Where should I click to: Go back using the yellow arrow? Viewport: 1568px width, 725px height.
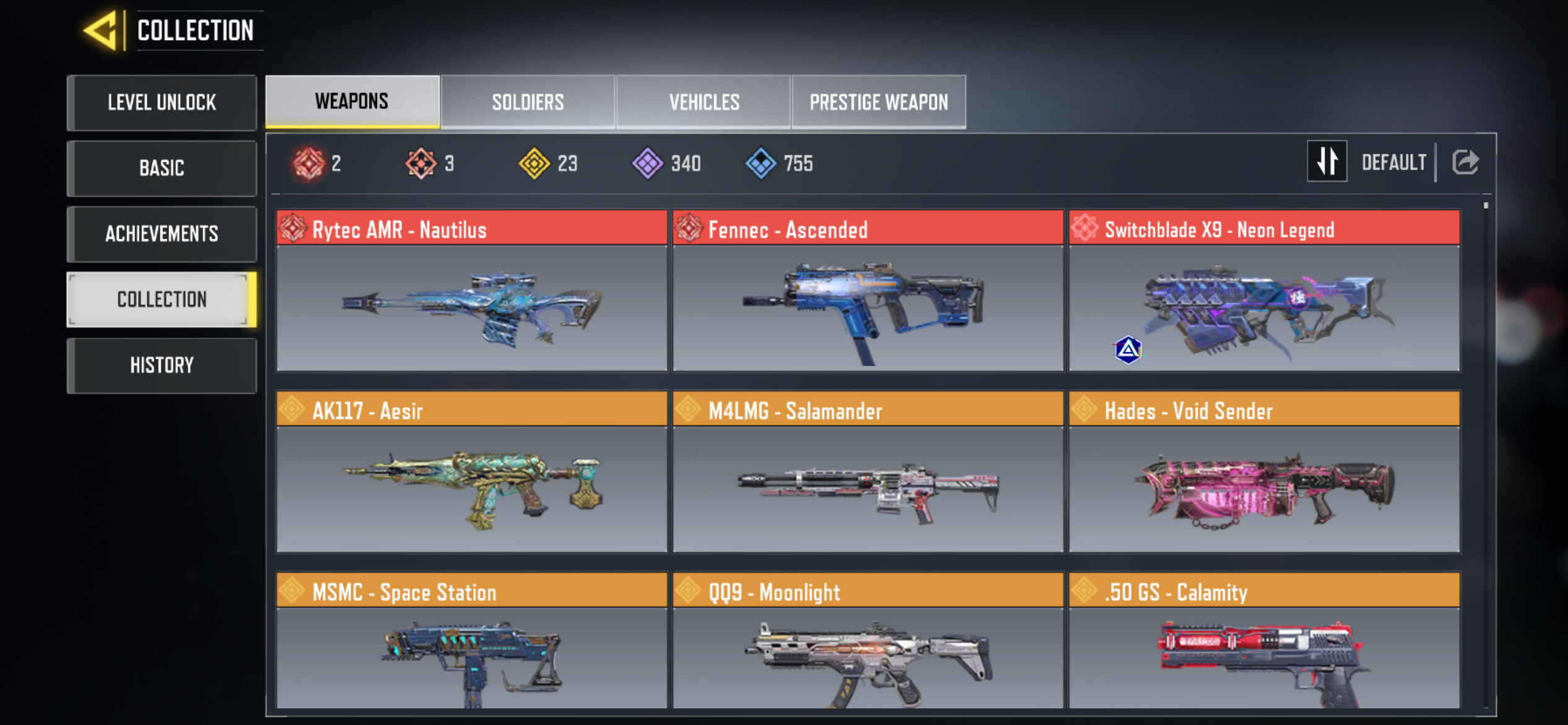100,30
